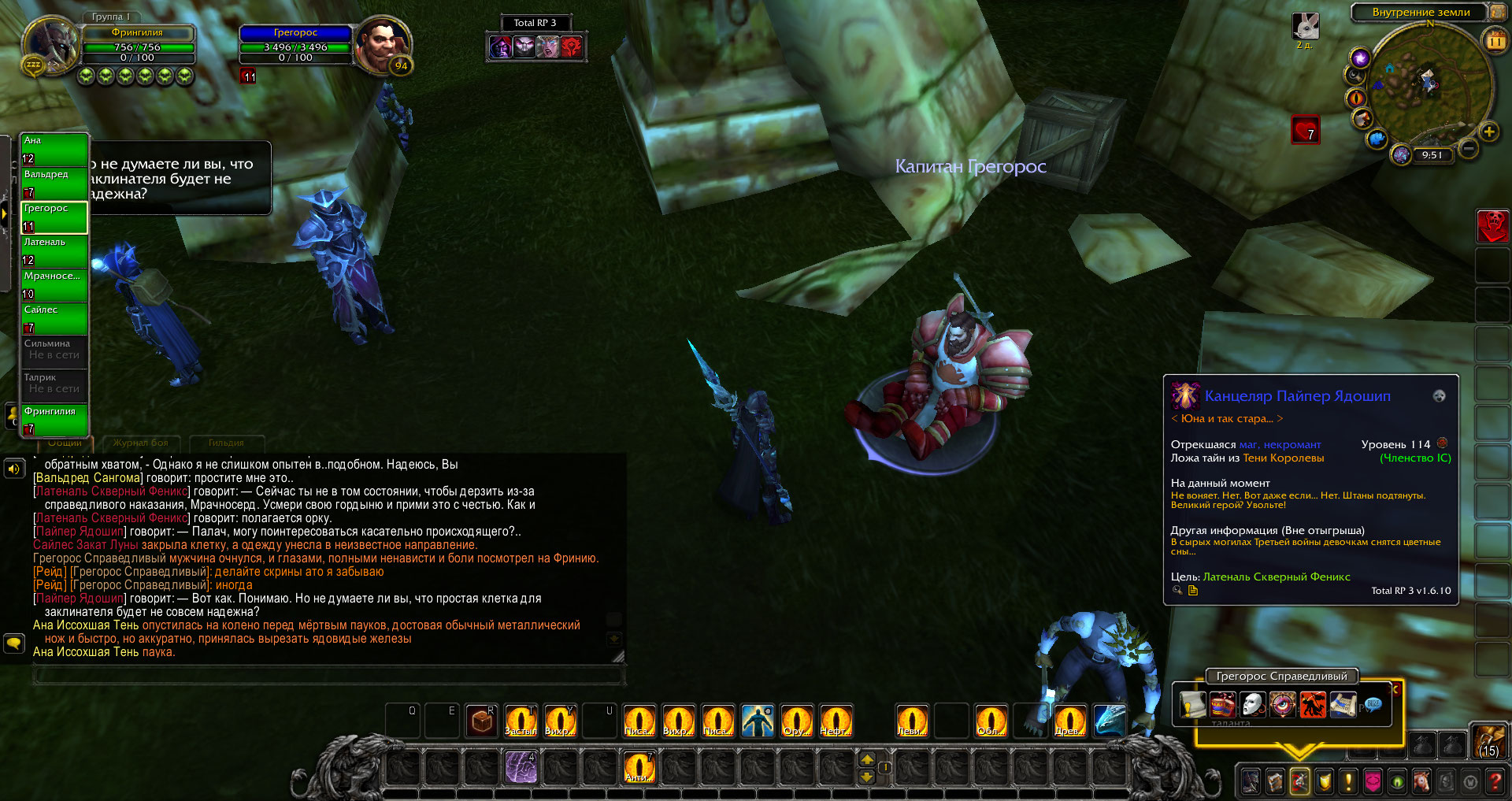Zoom in the minimap with plus button

1488,132
